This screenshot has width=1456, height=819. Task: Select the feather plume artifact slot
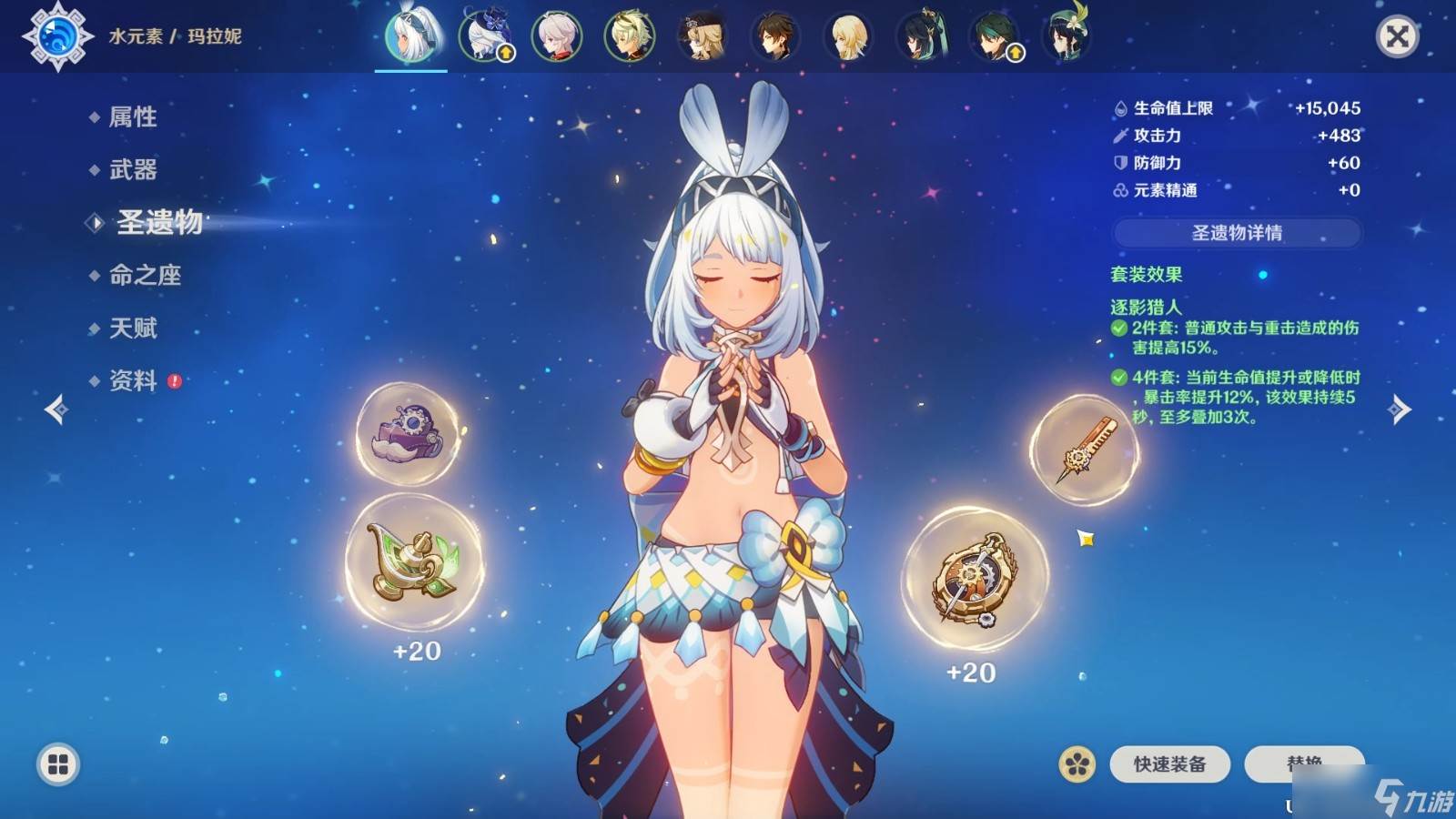tap(1083, 450)
